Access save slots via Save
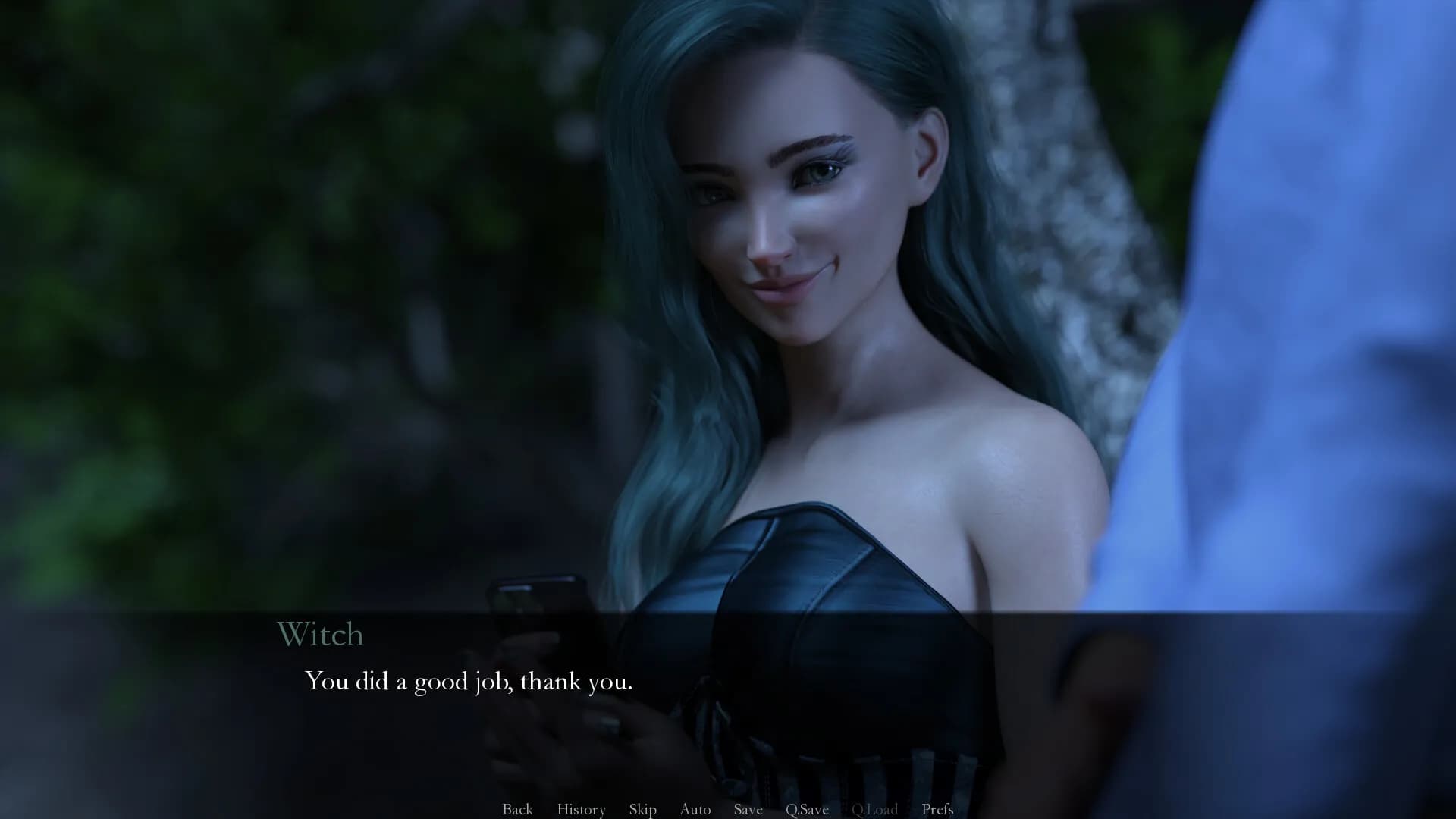Image resolution: width=1456 pixels, height=819 pixels. (x=748, y=809)
